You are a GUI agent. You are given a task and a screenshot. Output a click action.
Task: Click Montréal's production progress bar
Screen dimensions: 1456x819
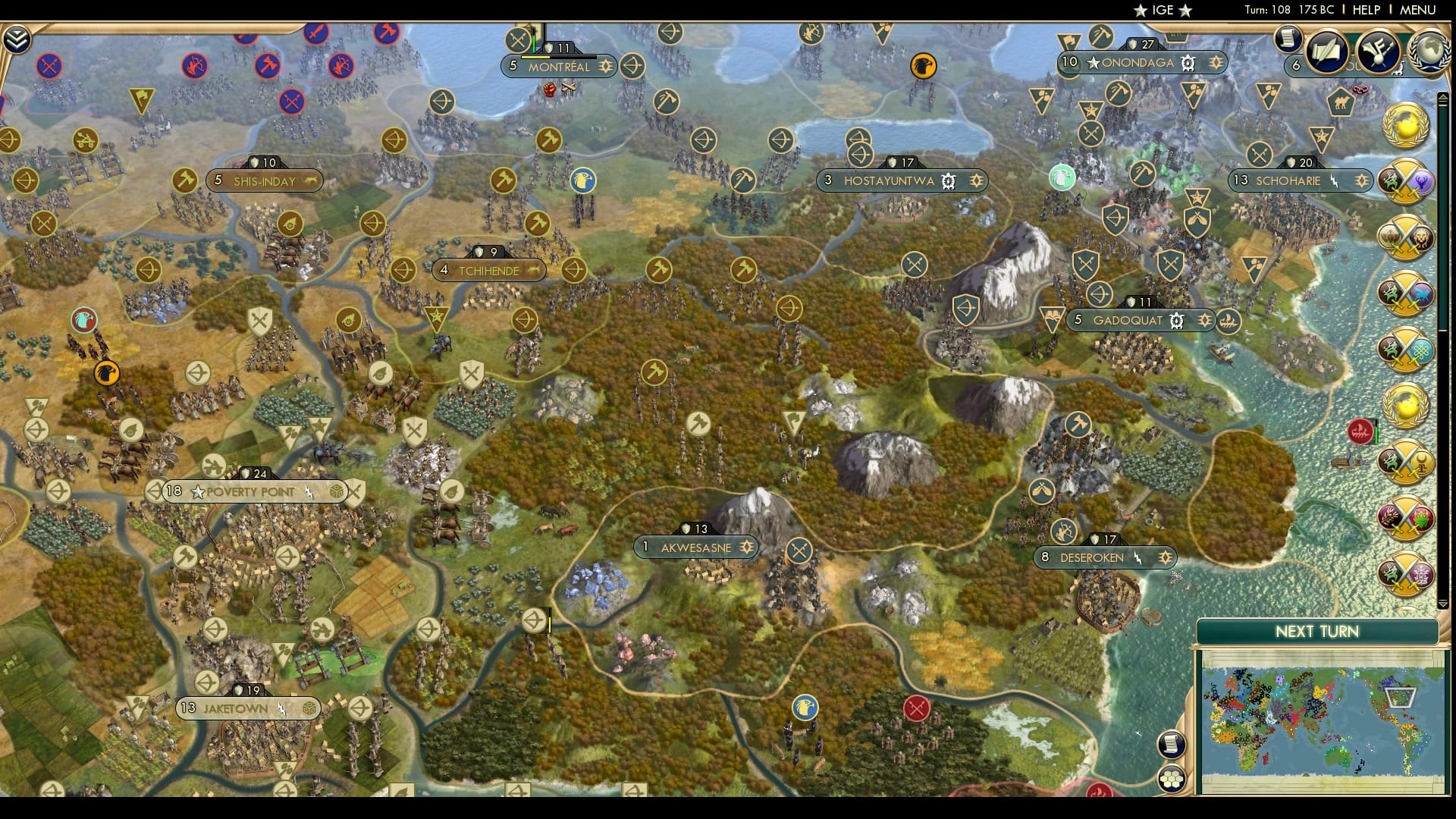pos(558,58)
